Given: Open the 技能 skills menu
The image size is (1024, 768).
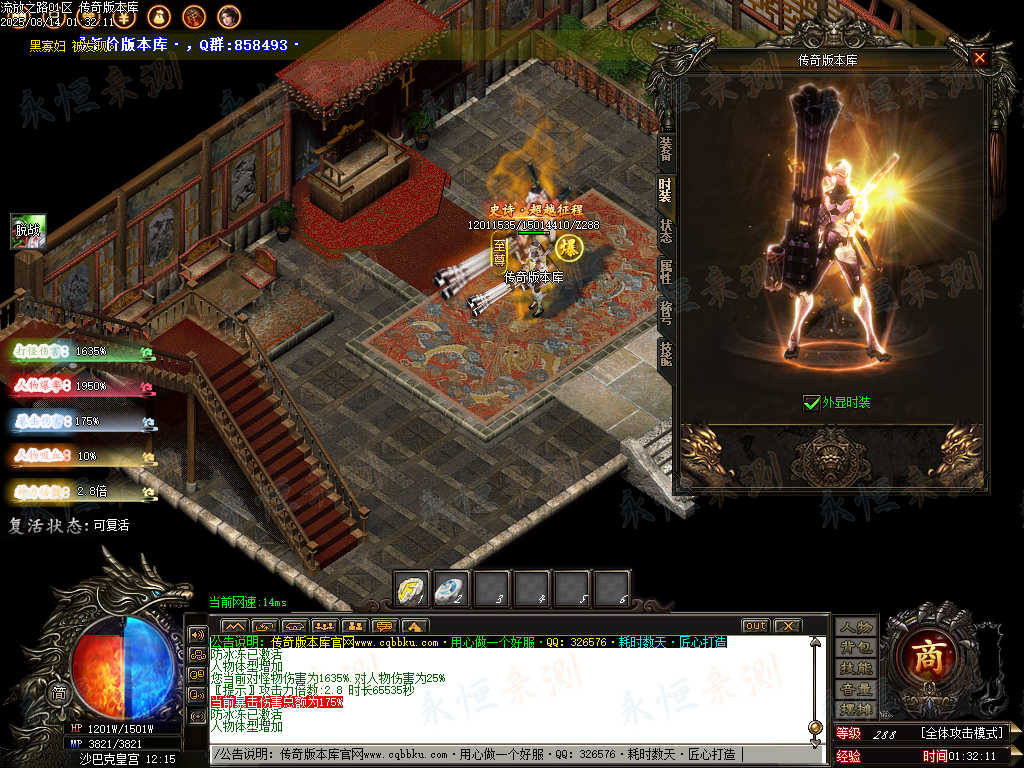Looking at the screenshot, I should click(x=856, y=668).
